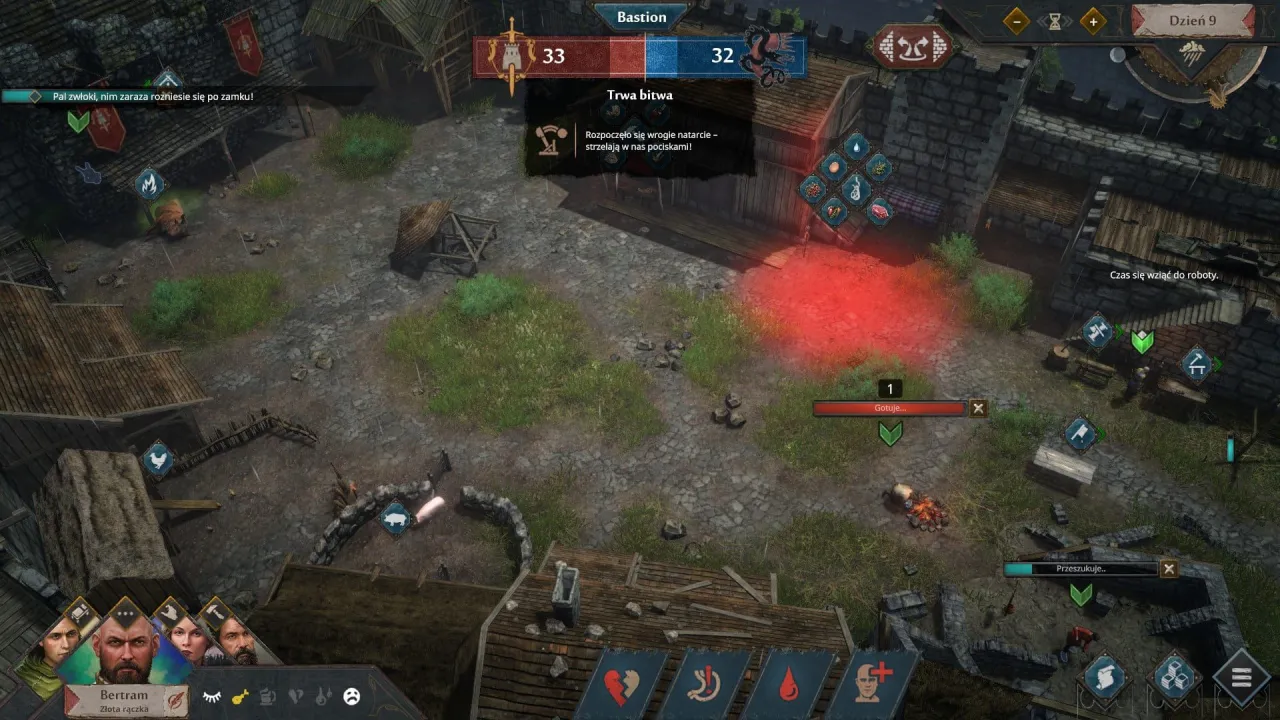Select the water drop ingredient icon

click(x=857, y=146)
